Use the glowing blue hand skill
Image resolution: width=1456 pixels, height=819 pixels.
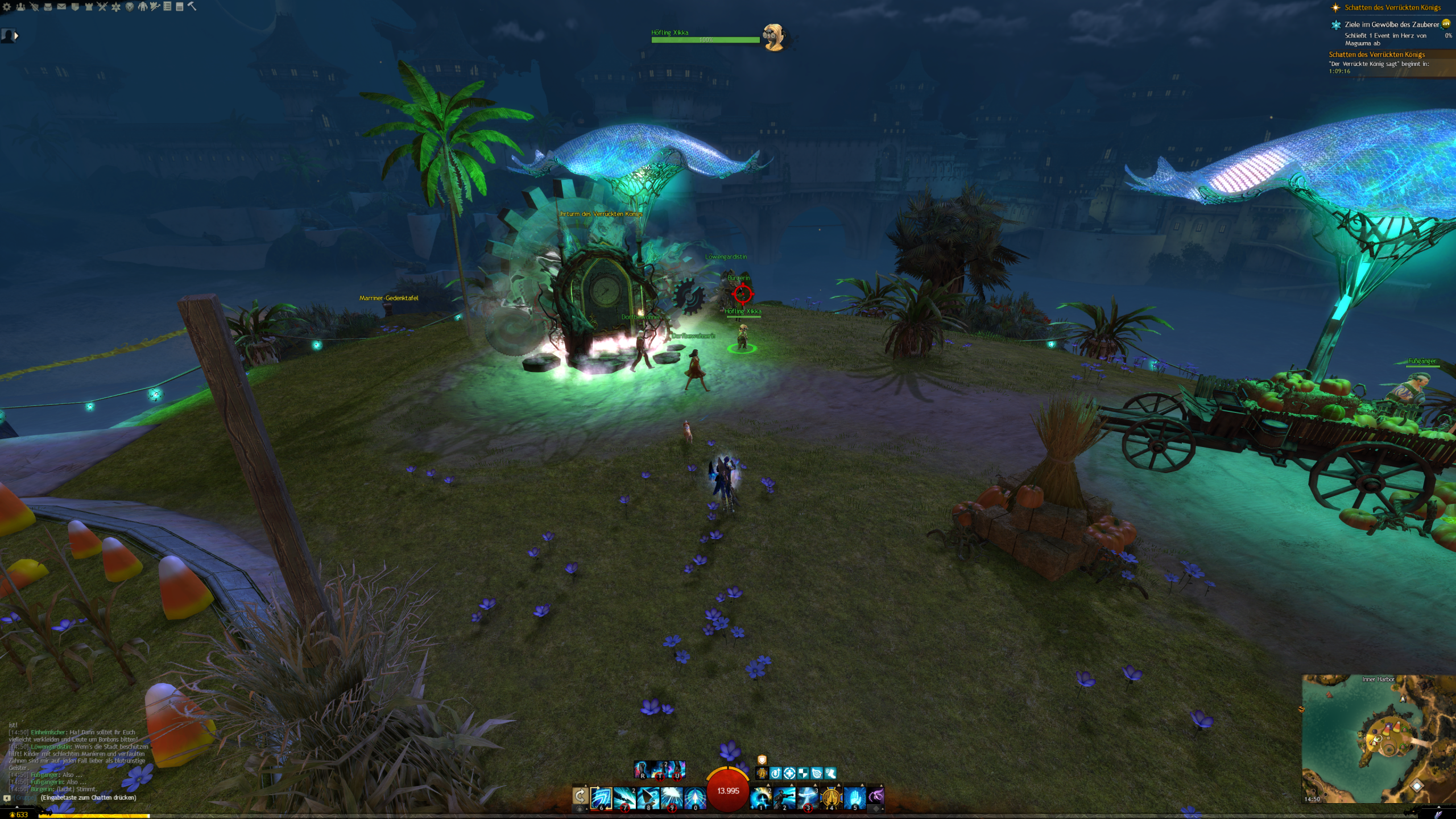pyautogui.click(x=854, y=797)
